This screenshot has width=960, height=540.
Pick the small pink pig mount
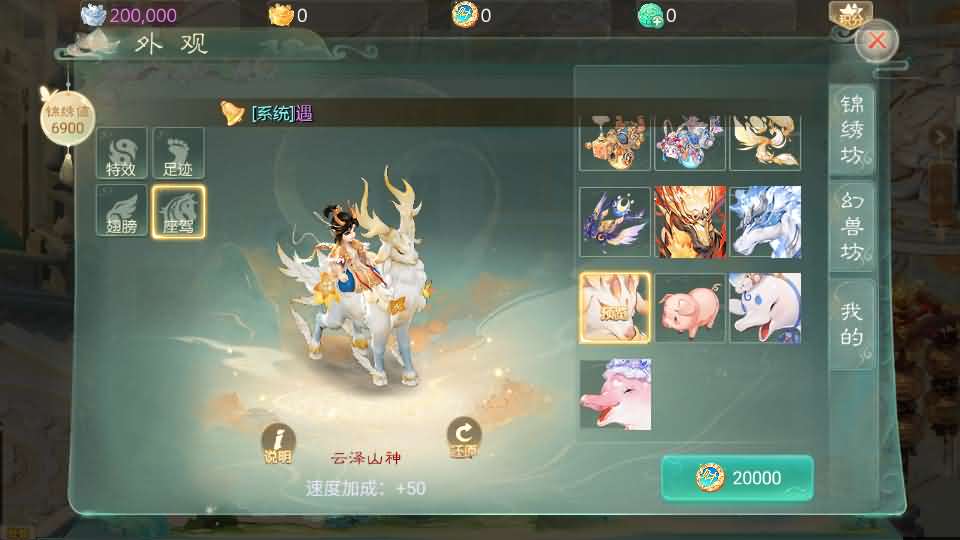690,308
